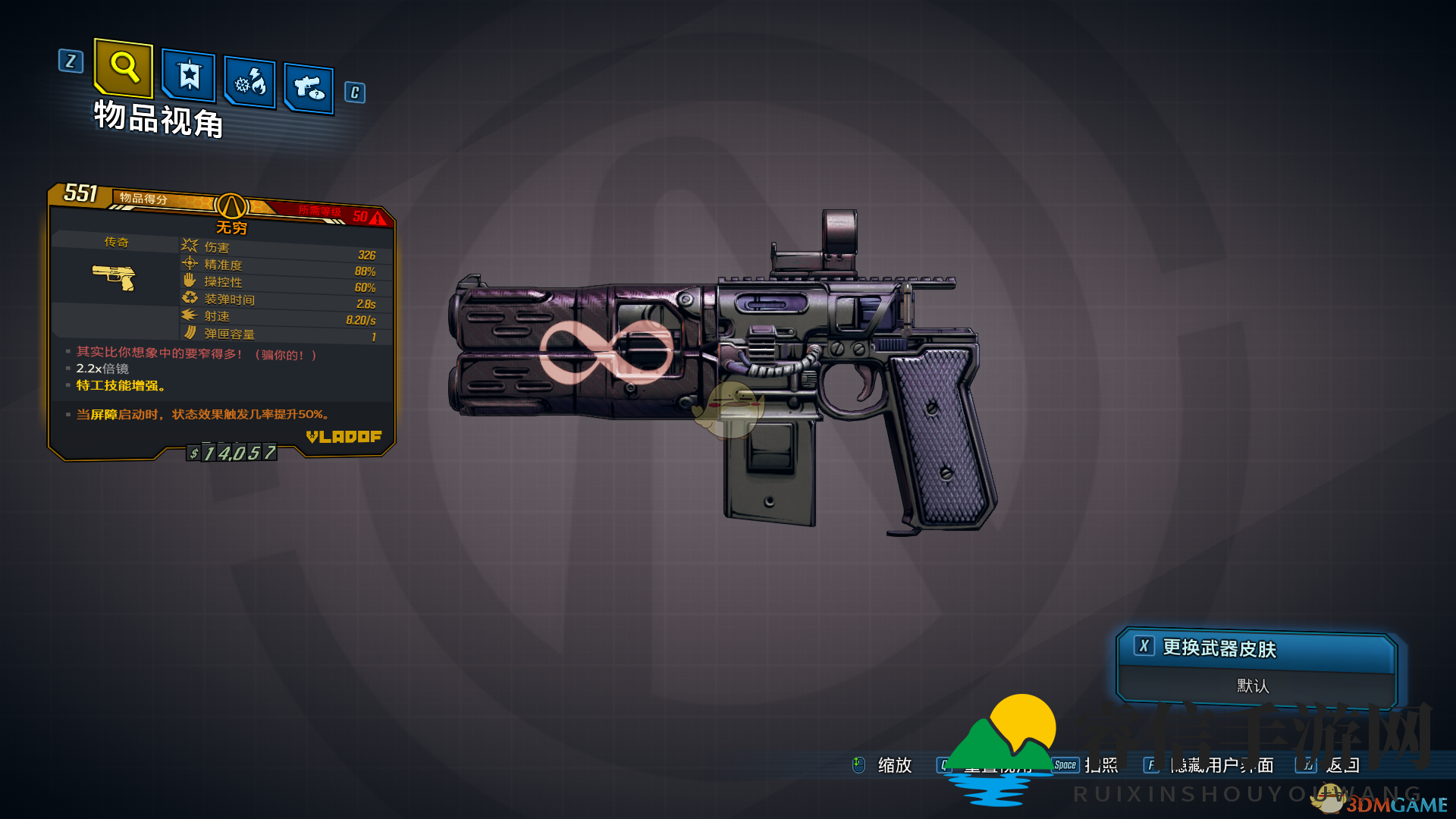Open the gear and flame tab
The height and width of the screenshot is (819, 1456).
tap(250, 82)
